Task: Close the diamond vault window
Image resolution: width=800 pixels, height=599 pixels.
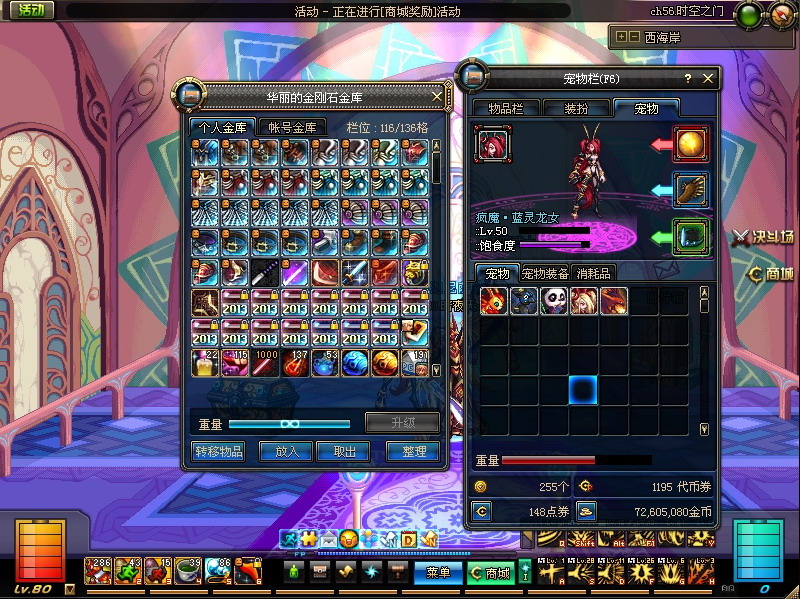Action: [x=436, y=97]
